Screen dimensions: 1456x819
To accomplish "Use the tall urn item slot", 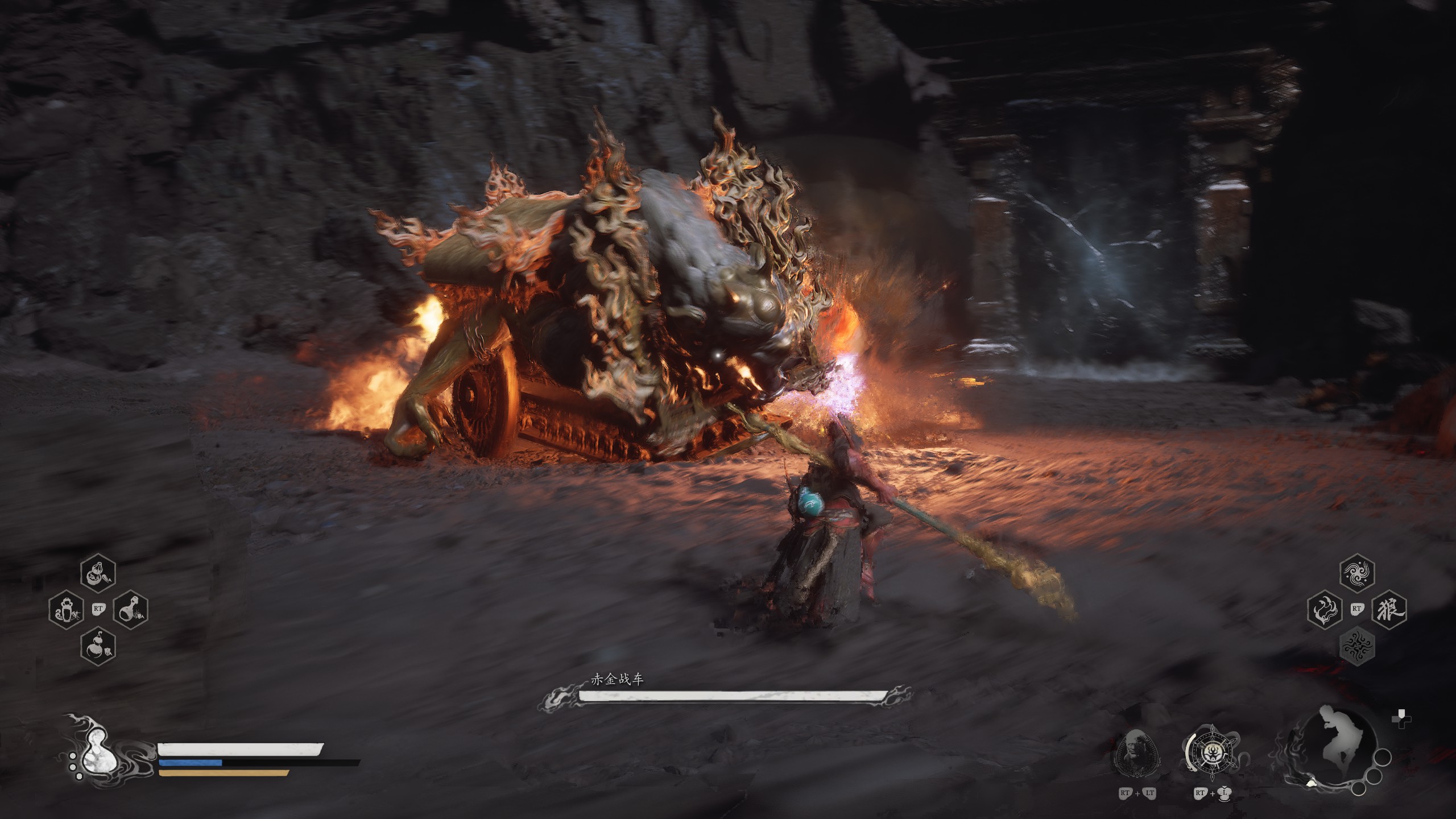I will pos(66,610).
